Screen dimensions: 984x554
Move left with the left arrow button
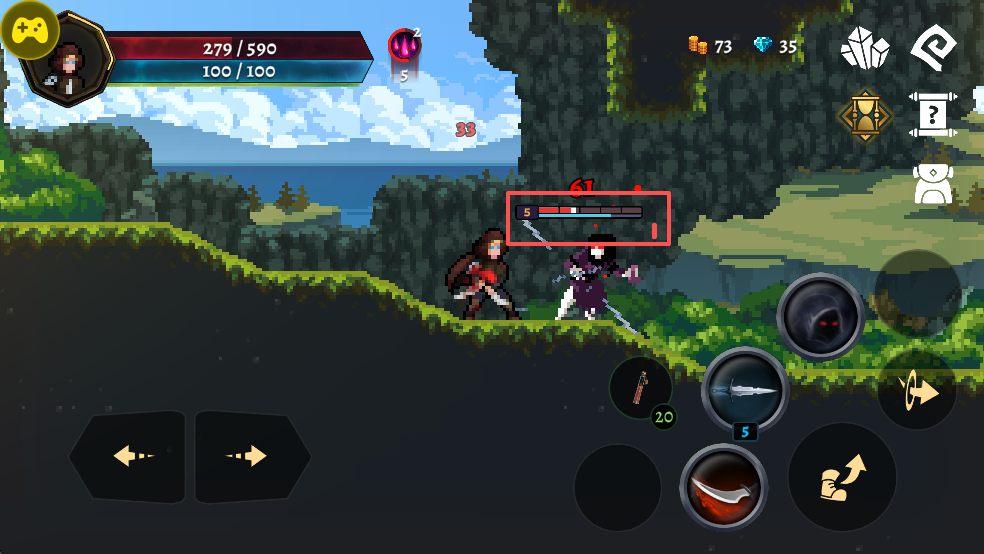coord(128,456)
